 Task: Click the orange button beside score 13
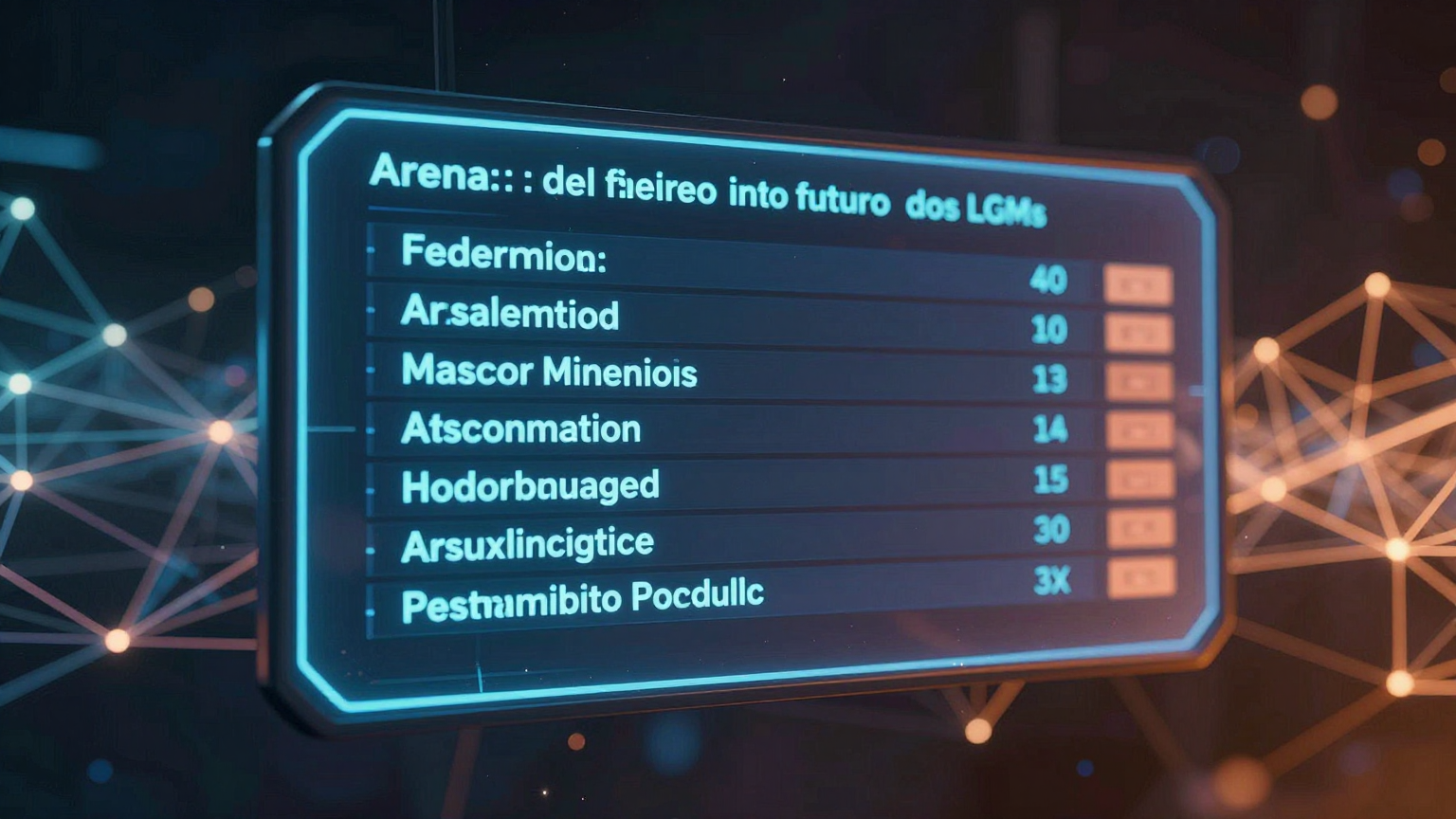click(1139, 382)
